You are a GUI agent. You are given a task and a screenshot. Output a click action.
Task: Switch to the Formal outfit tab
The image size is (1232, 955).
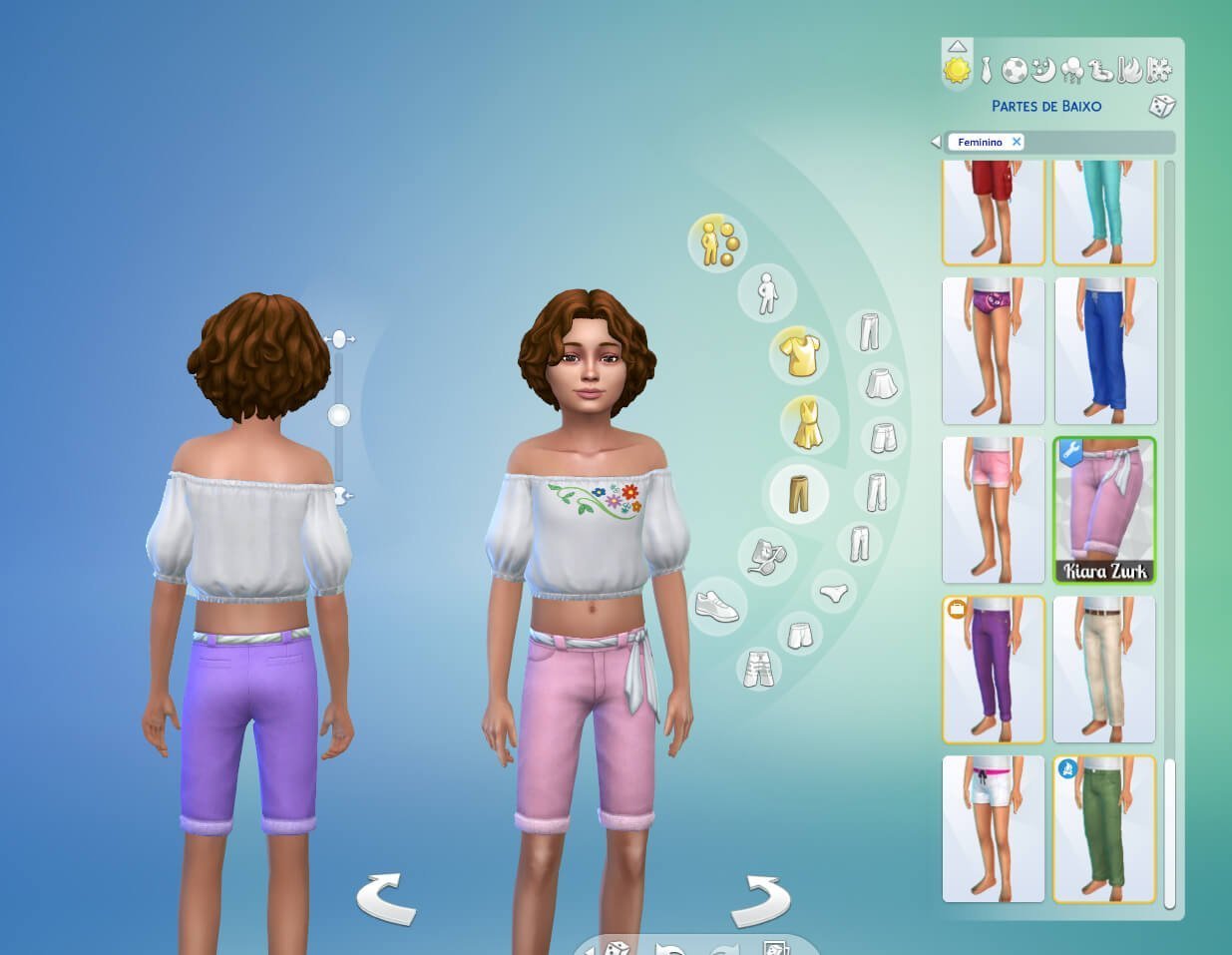(x=986, y=70)
